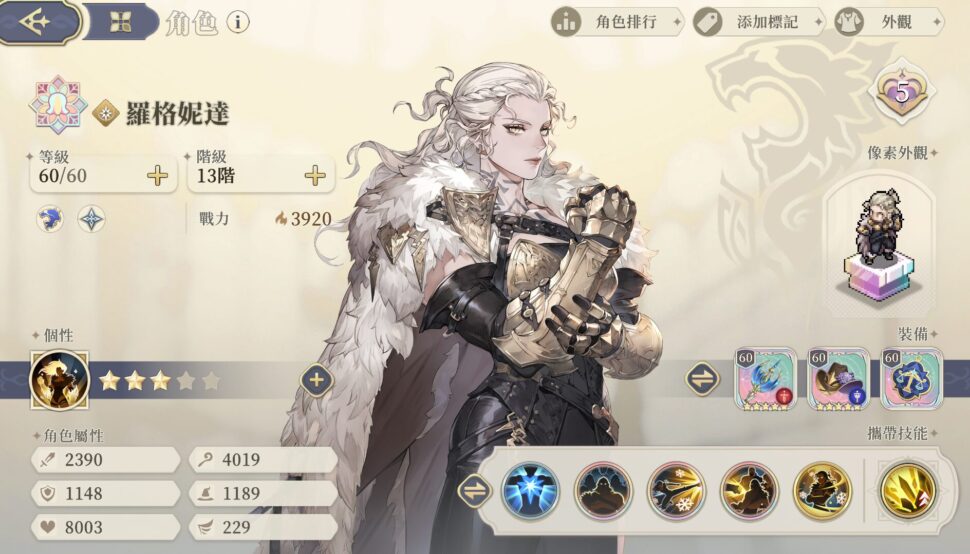Open 角色排行 character ranking
The width and height of the screenshot is (970, 554).
[617, 21]
